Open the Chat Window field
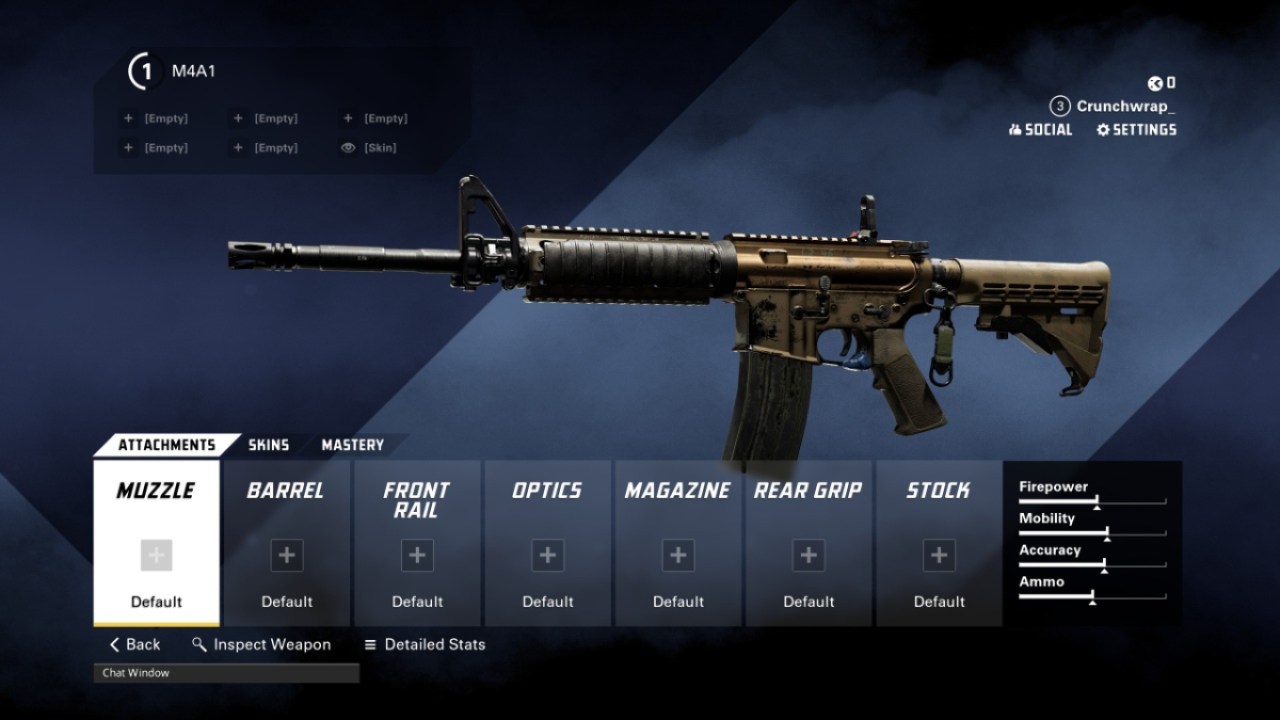Image resolution: width=1280 pixels, height=720 pixels. click(x=226, y=673)
